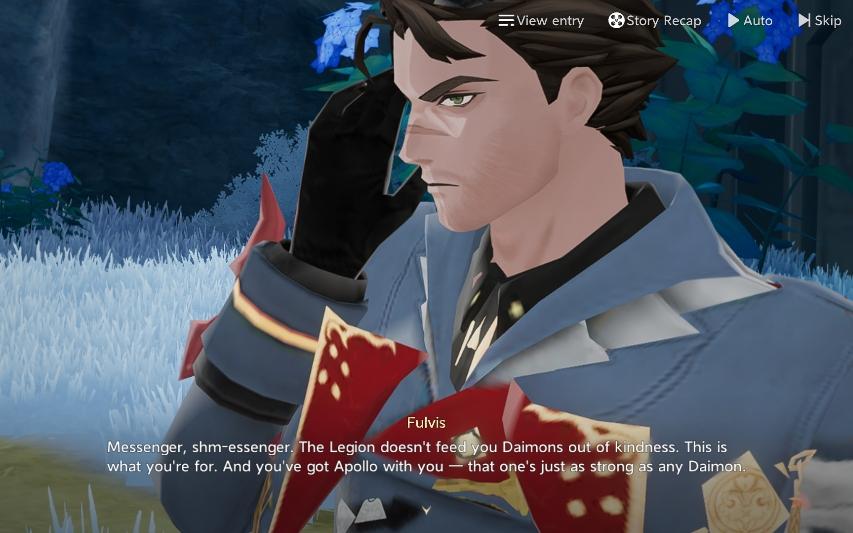Enable Auto dialogue playback
The width and height of the screenshot is (853, 533).
tap(750, 21)
